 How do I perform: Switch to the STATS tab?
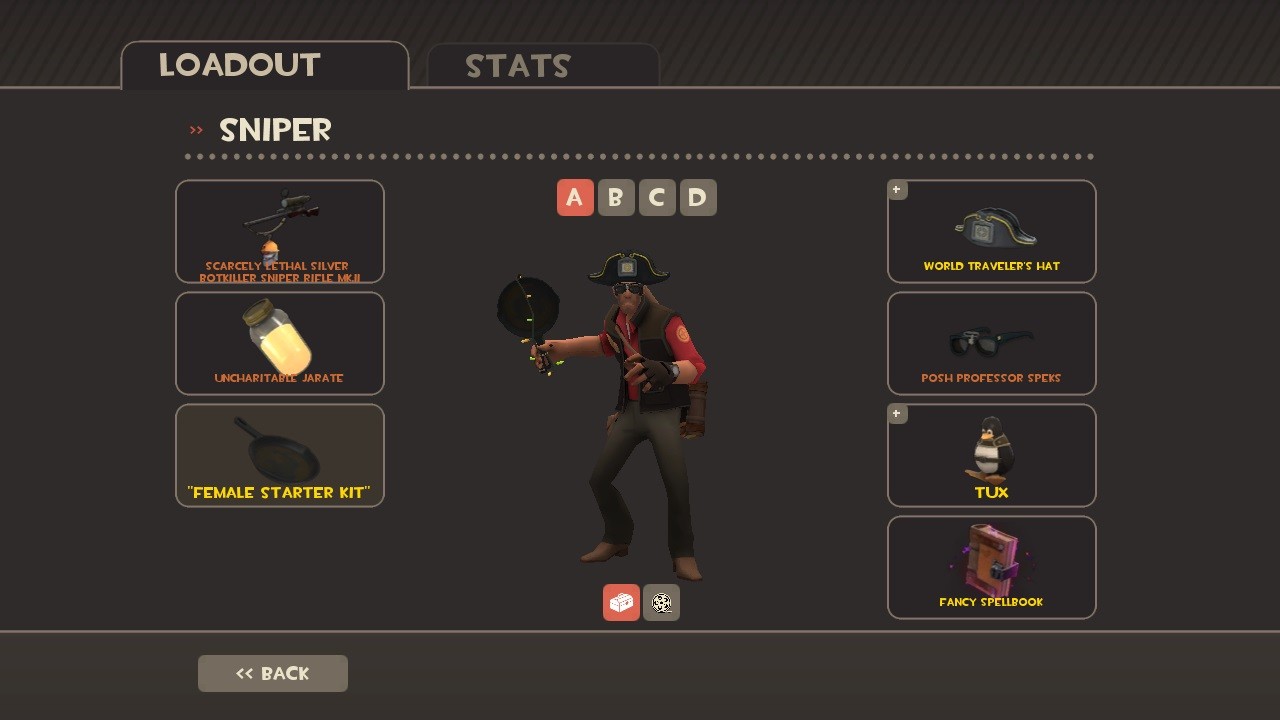click(519, 66)
